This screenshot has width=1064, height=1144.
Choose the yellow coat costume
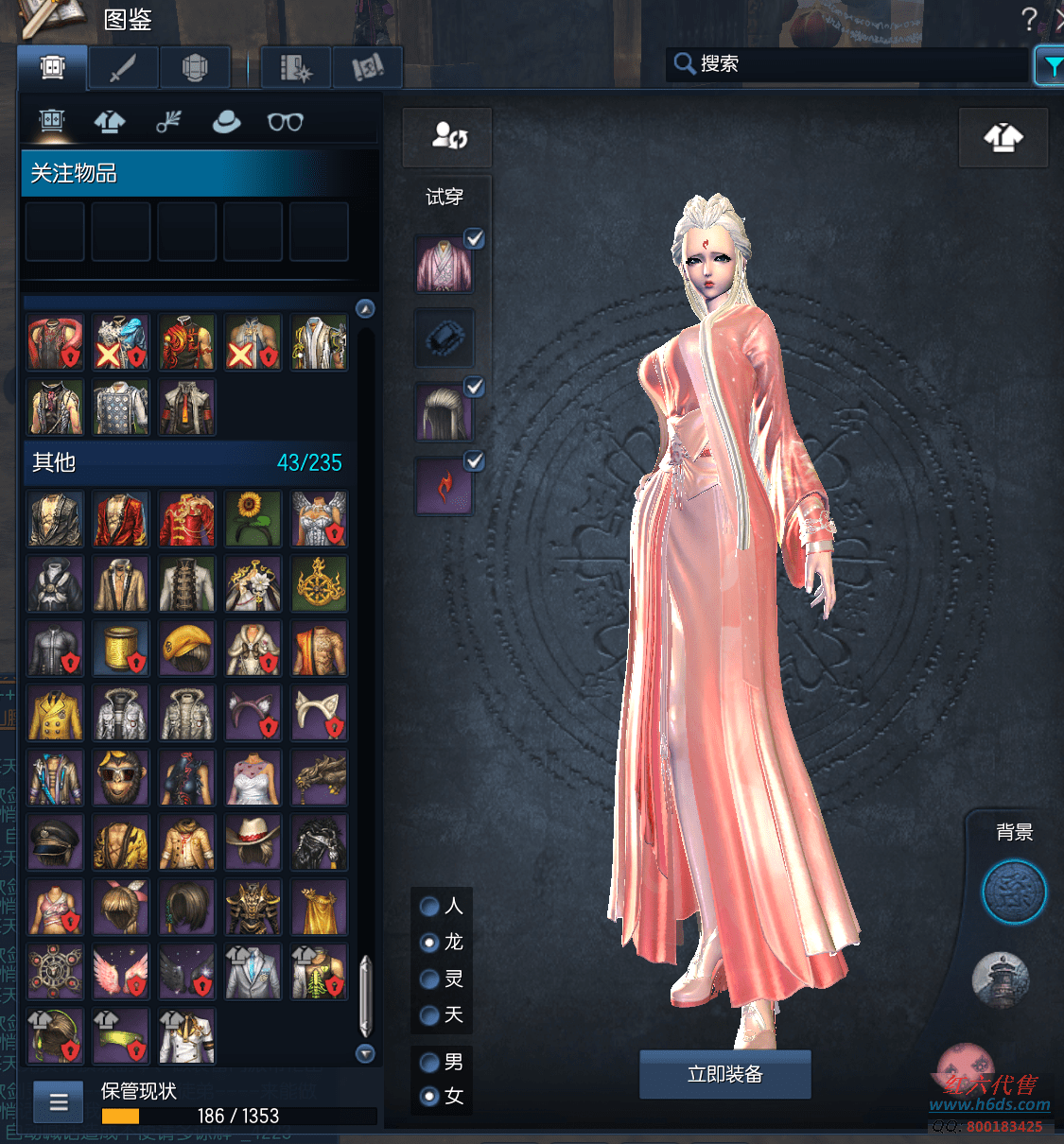point(55,713)
